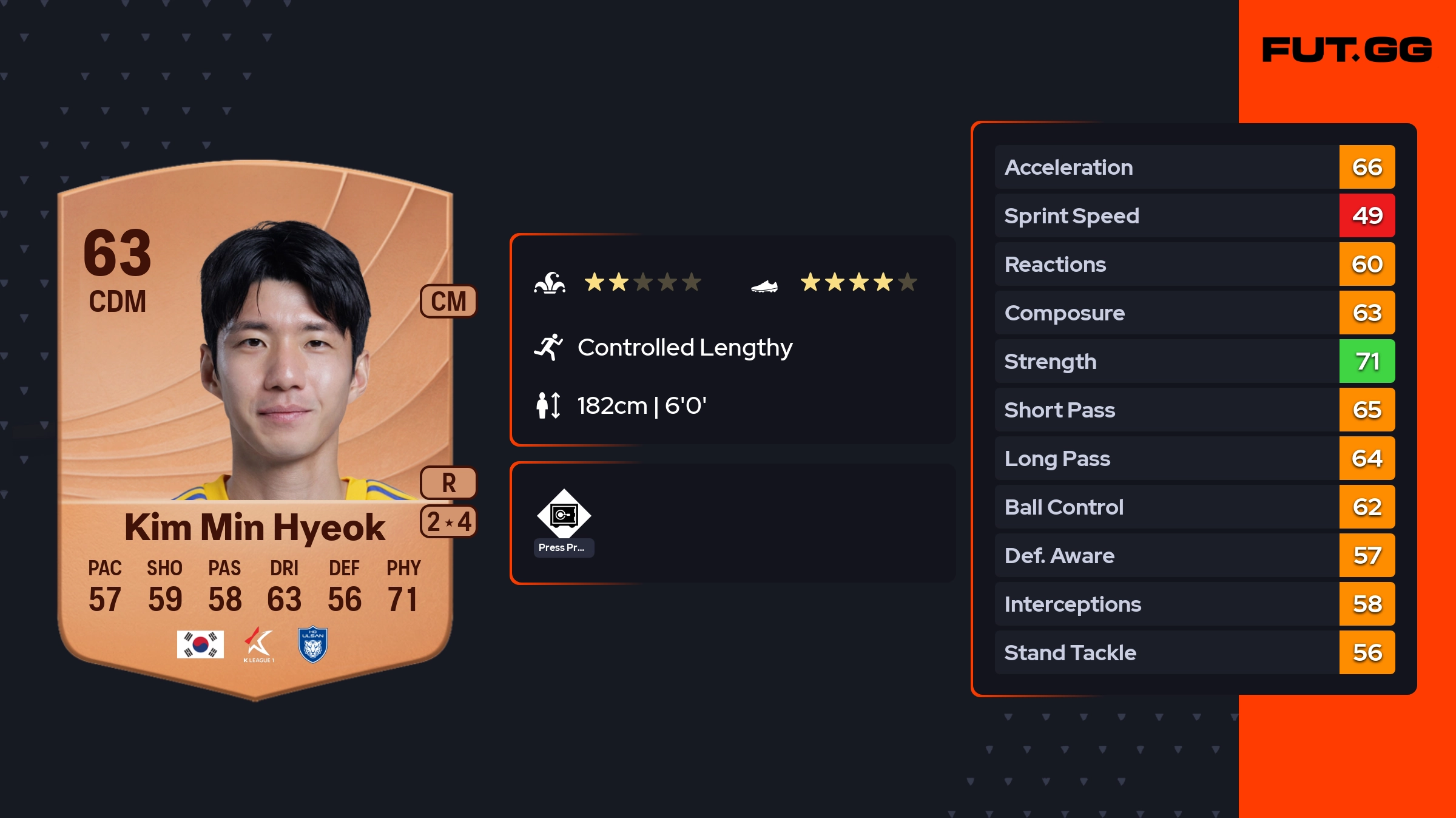Select the Kim Min Hyeok player card

coord(255,425)
